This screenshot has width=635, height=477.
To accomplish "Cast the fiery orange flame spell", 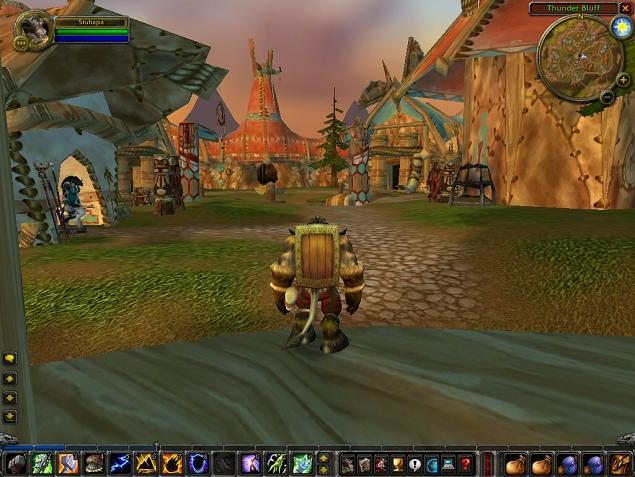I will [172, 464].
